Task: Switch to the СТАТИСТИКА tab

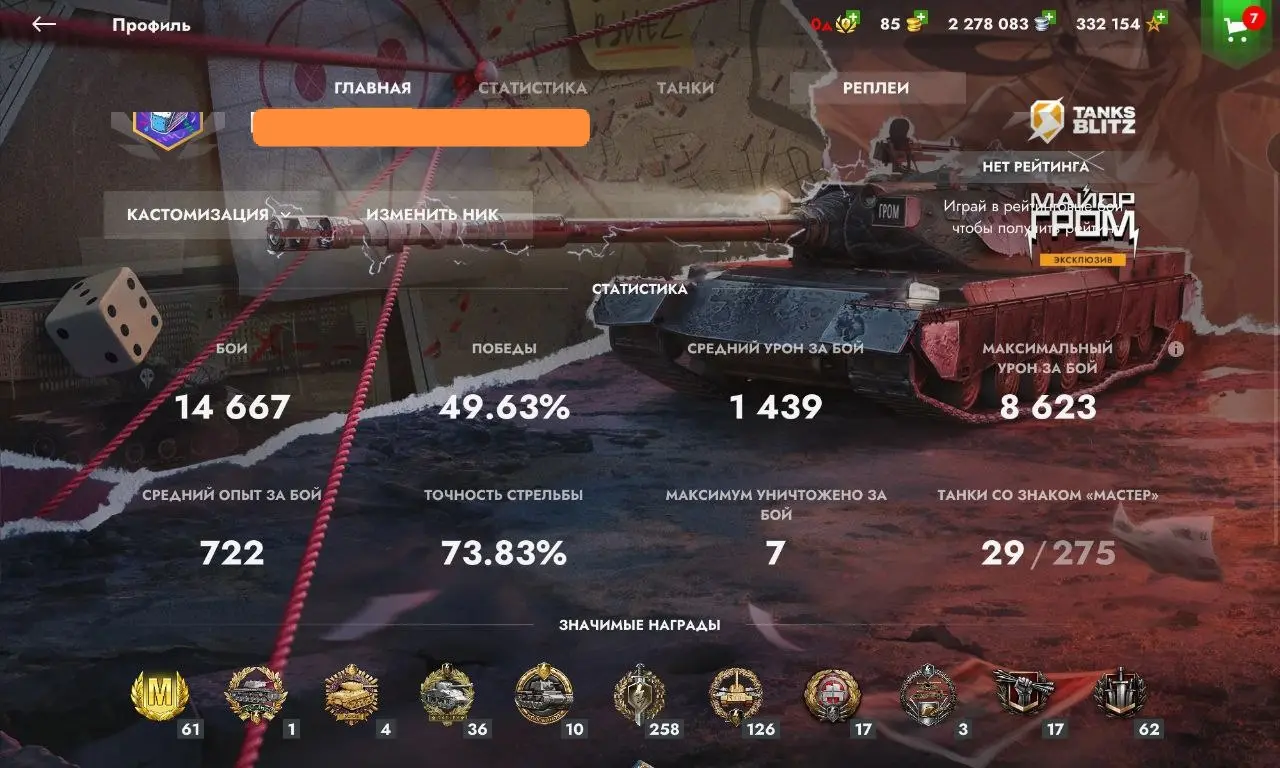Action: pyautogui.click(x=533, y=87)
